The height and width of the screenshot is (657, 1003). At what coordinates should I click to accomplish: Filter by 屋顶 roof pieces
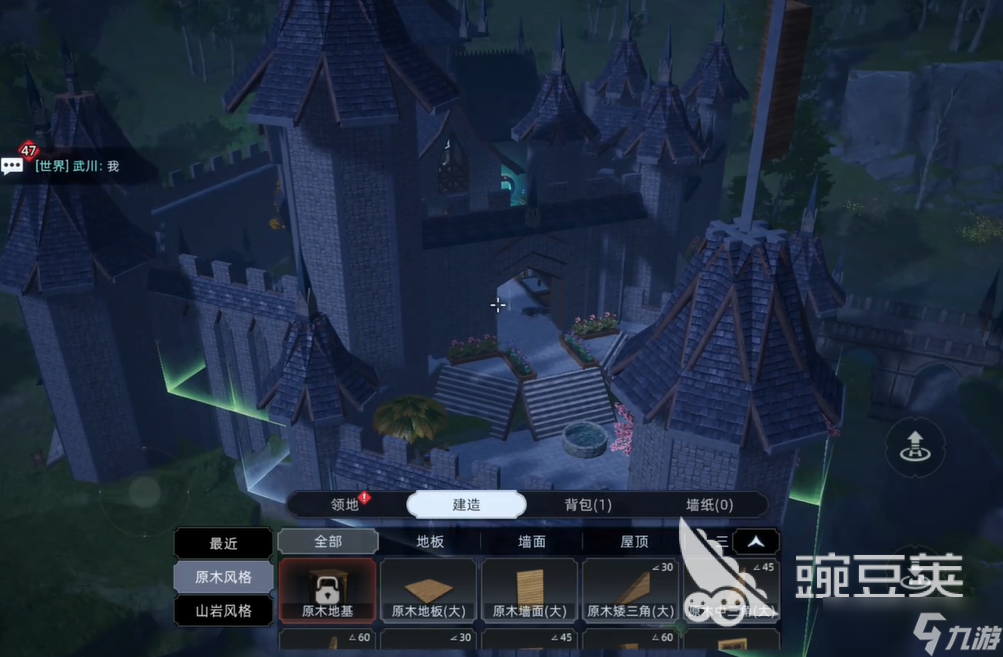634,542
